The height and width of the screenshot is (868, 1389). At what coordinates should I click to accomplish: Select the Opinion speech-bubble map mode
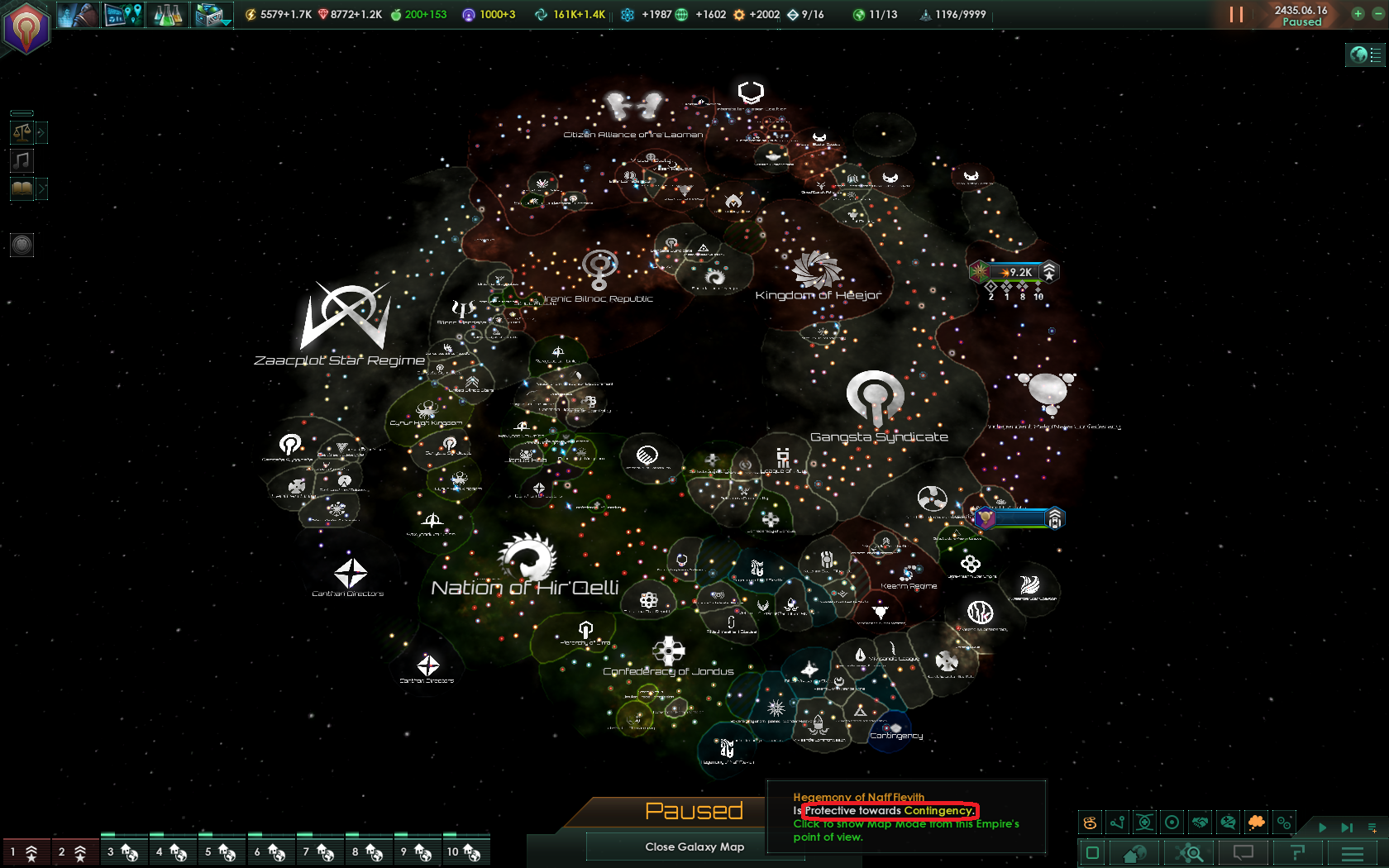pyautogui.click(x=1228, y=823)
